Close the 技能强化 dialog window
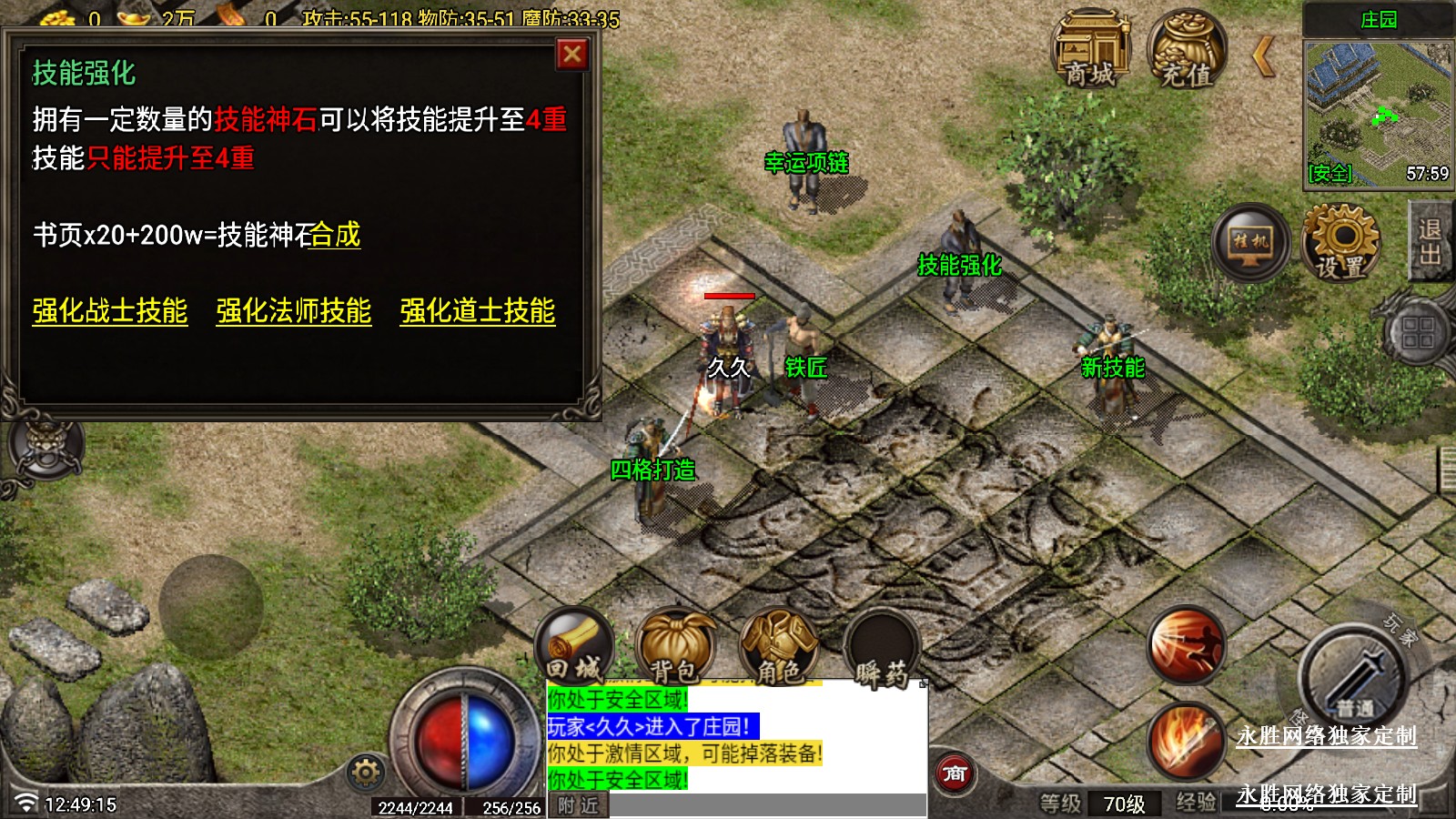Image resolution: width=1456 pixels, height=819 pixels. pos(572,56)
